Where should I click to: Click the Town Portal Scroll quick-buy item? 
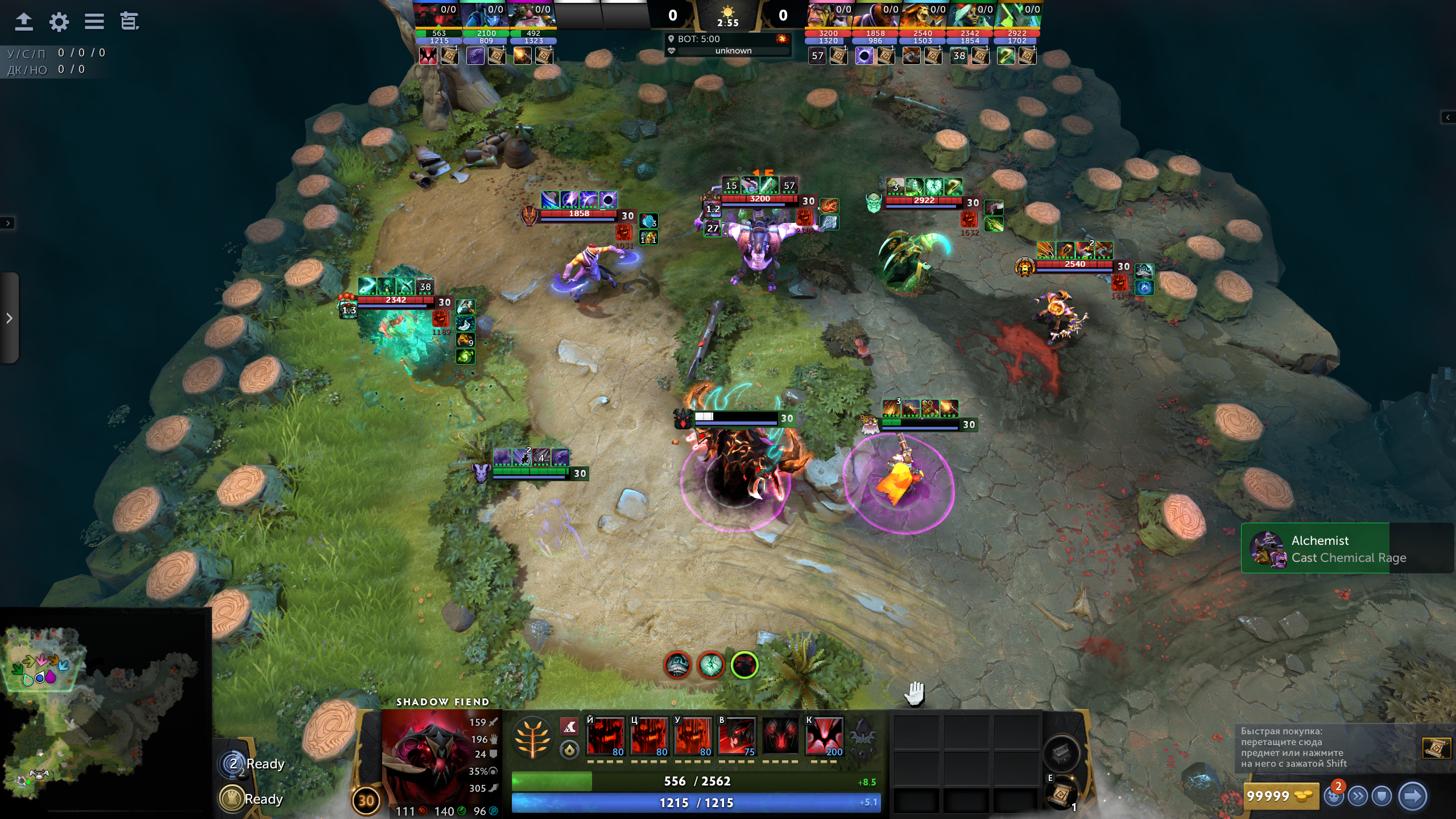[1436, 748]
